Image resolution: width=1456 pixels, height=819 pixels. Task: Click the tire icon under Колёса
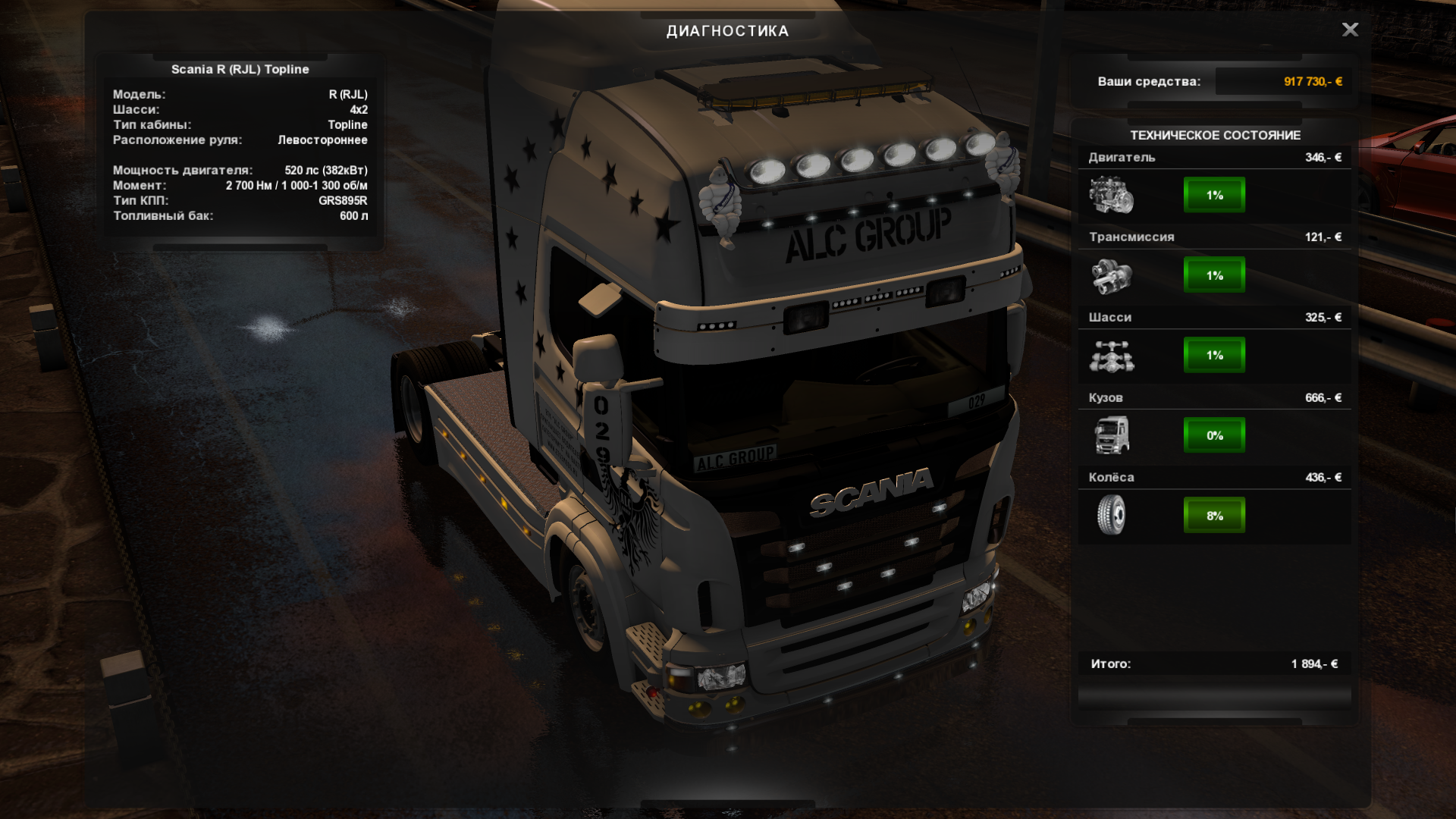1111,515
